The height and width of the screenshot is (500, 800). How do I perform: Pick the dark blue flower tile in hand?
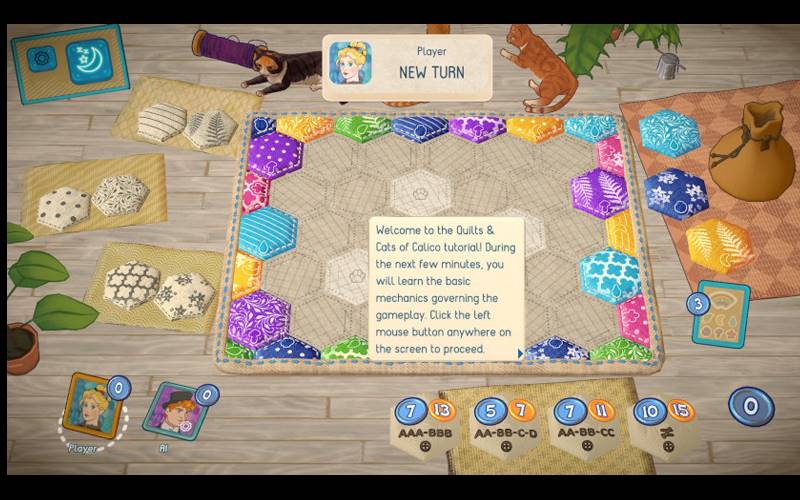pos(675,194)
